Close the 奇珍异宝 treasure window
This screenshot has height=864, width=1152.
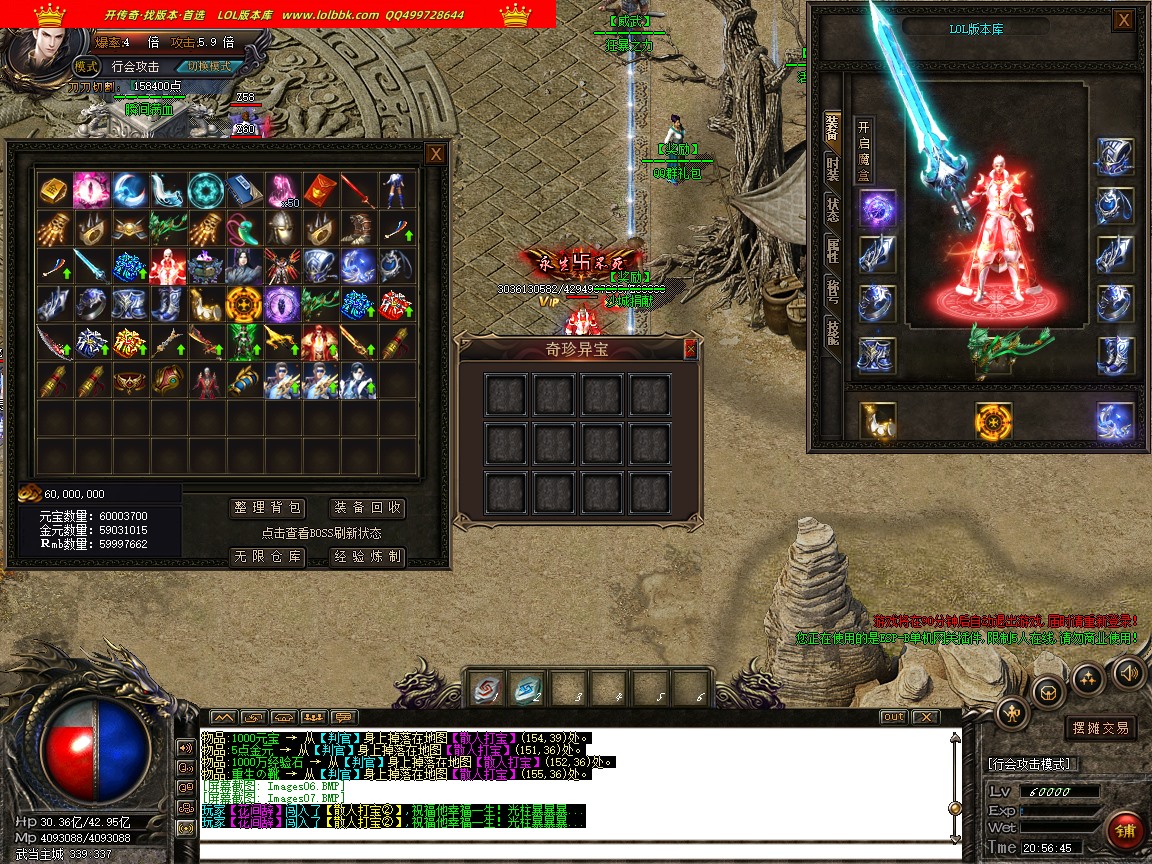pos(690,349)
